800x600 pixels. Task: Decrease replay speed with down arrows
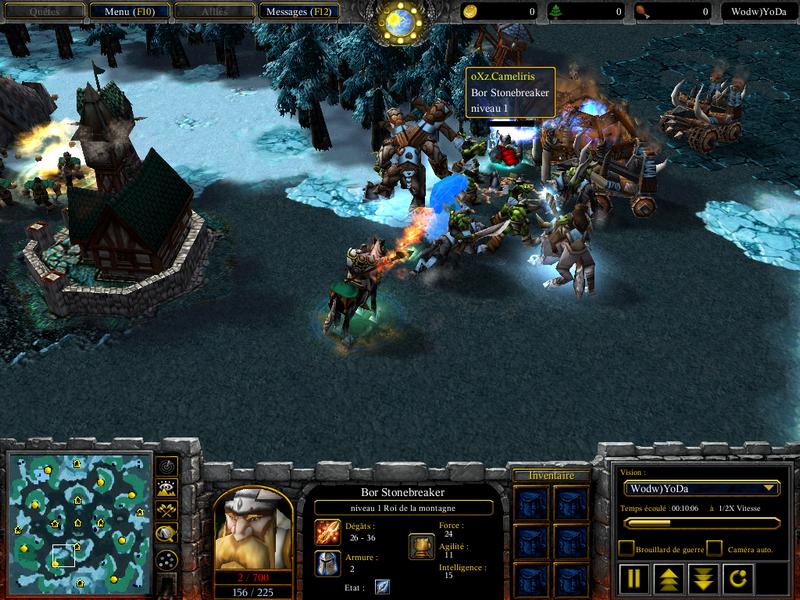702,577
